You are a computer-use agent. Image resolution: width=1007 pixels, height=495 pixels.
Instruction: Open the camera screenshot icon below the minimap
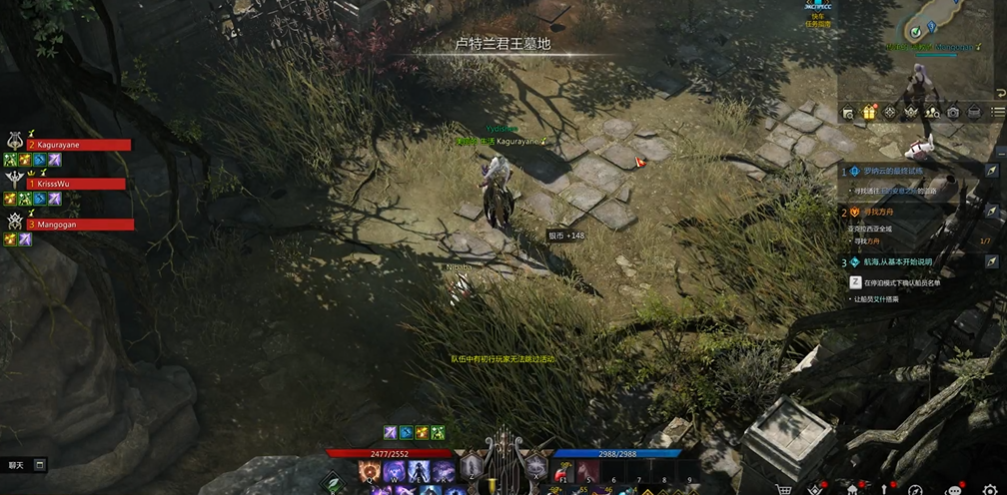coord(953,113)
